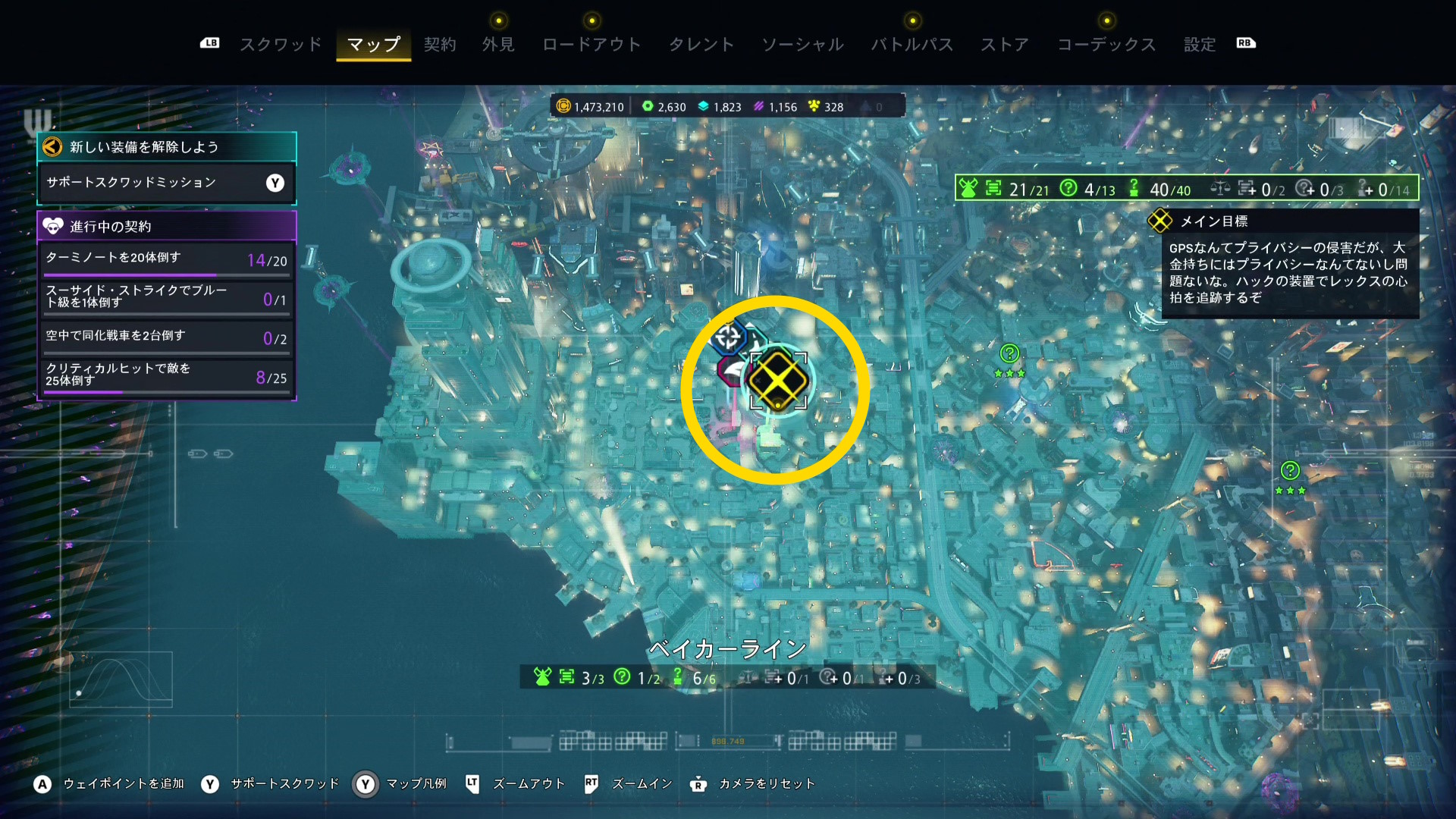Select the blue crosshair map marker

[x=728, y=337]
